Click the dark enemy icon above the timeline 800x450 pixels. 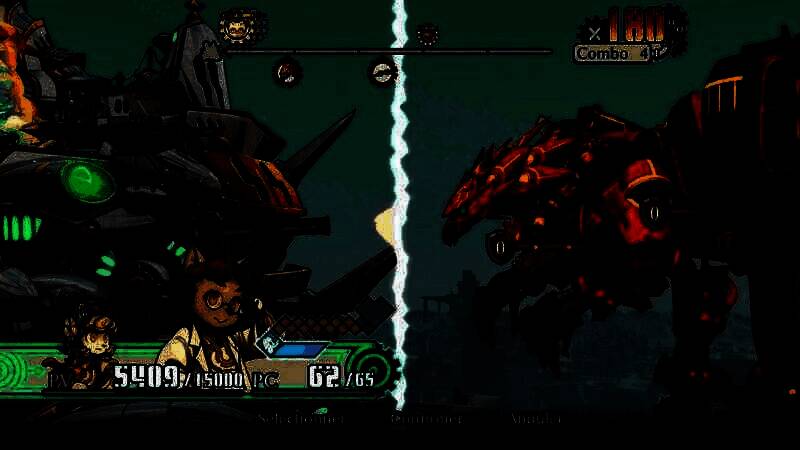coord(427,35)
